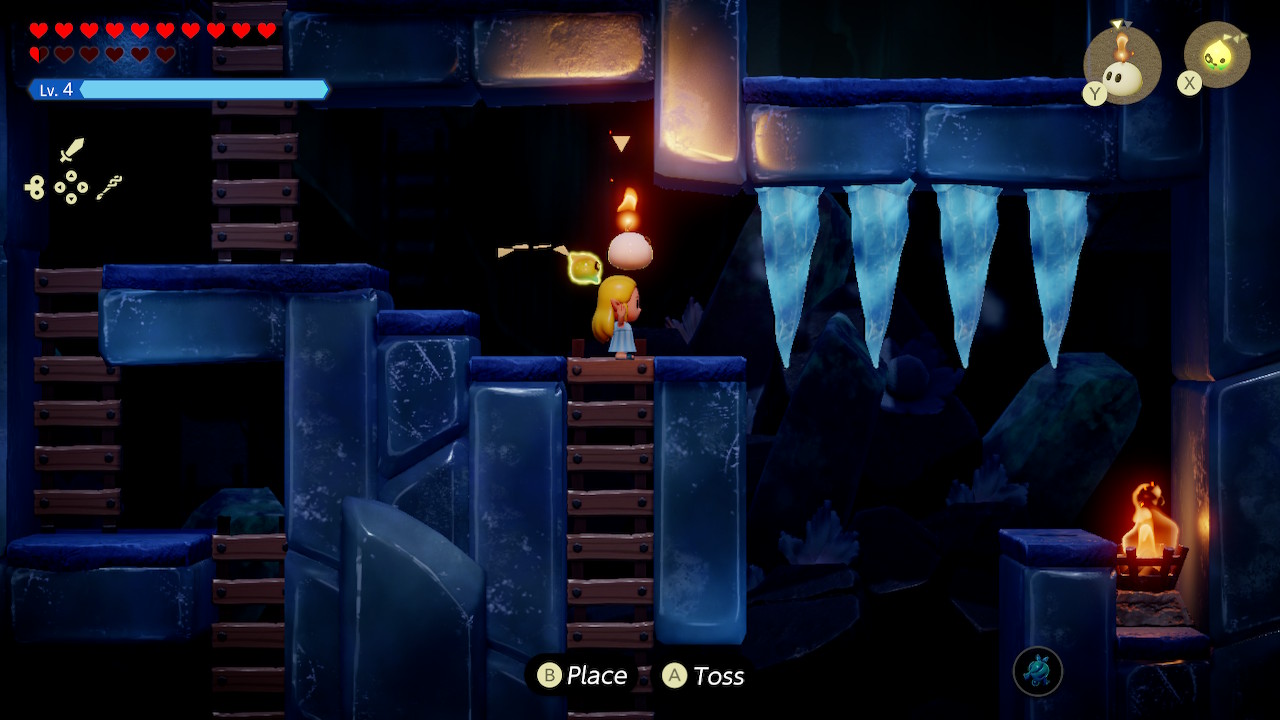Screen dimensions: 1280x720
Task: Toggle the yellow arrow above the Y echo slot
Action: coord(1117,24)
